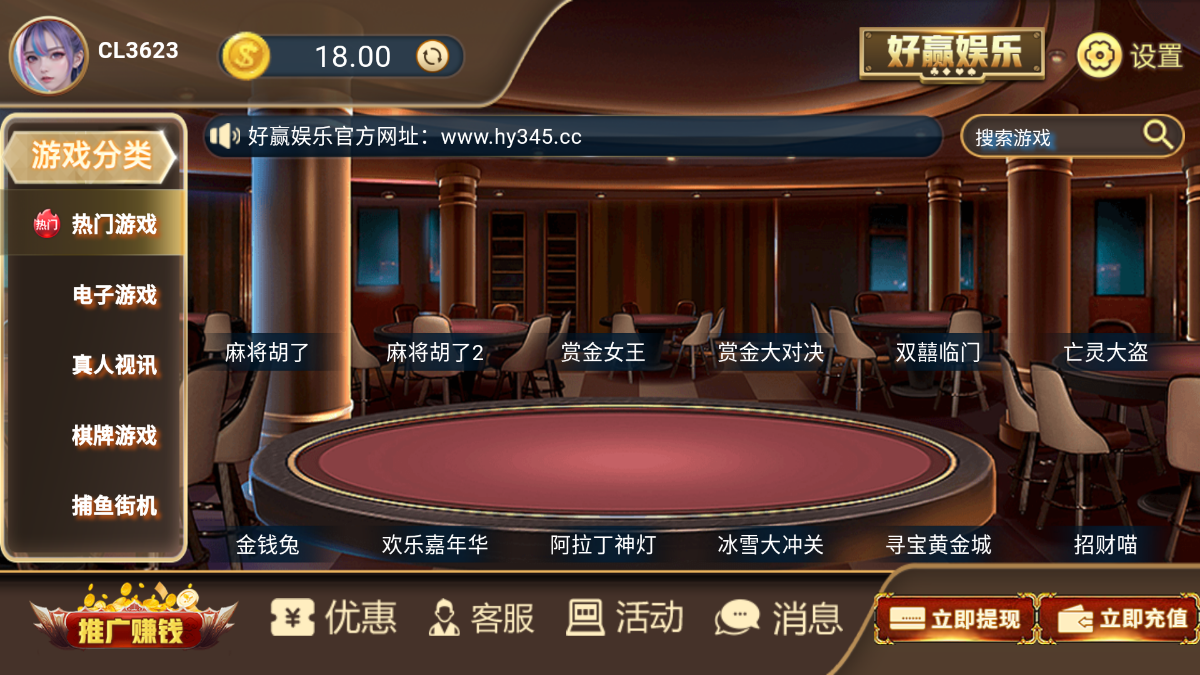Select the 亡灵大盗 game
Image resolution: width=1200 pixels, height=675 pixels.
click(x=1105, y=352)
